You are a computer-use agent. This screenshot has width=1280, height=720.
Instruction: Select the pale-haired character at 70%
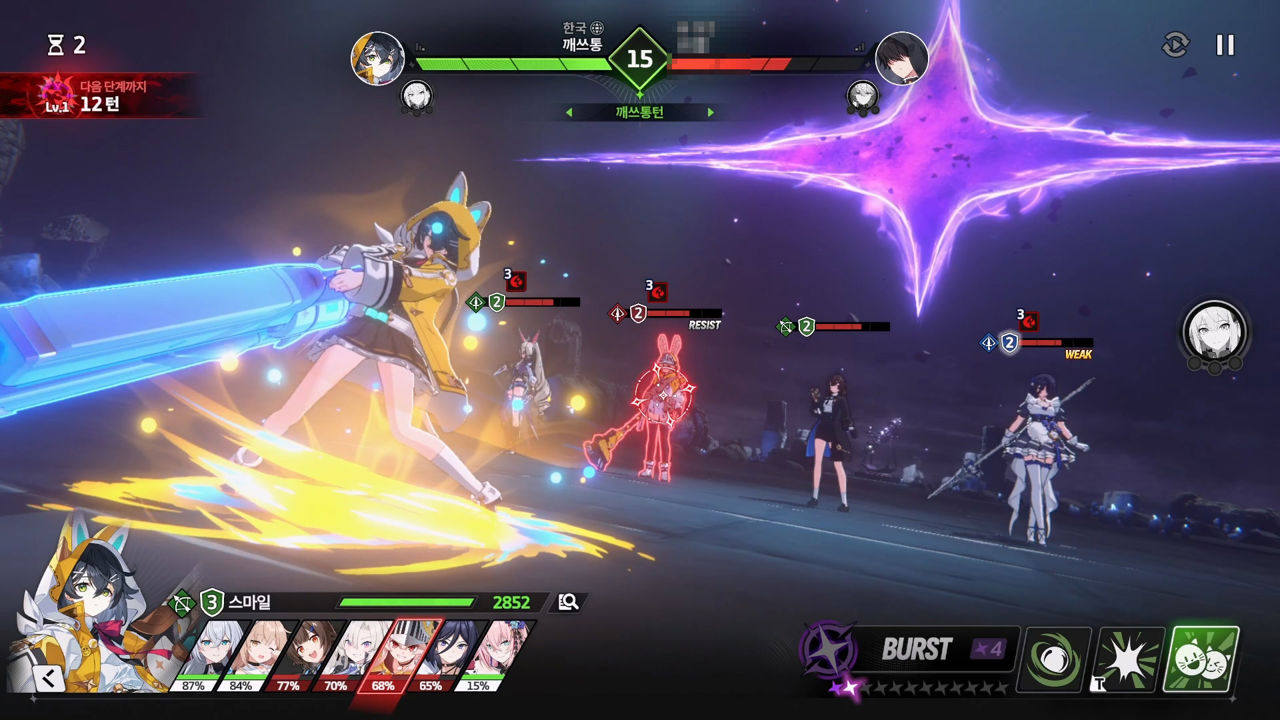coord(352,655)
